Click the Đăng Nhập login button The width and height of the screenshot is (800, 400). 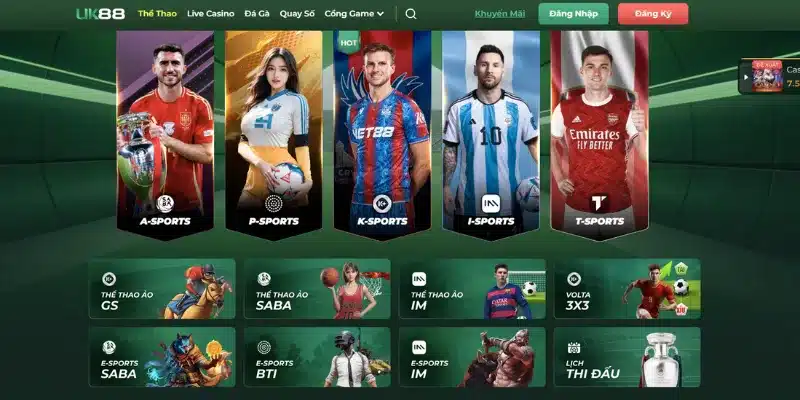(573, 14)
